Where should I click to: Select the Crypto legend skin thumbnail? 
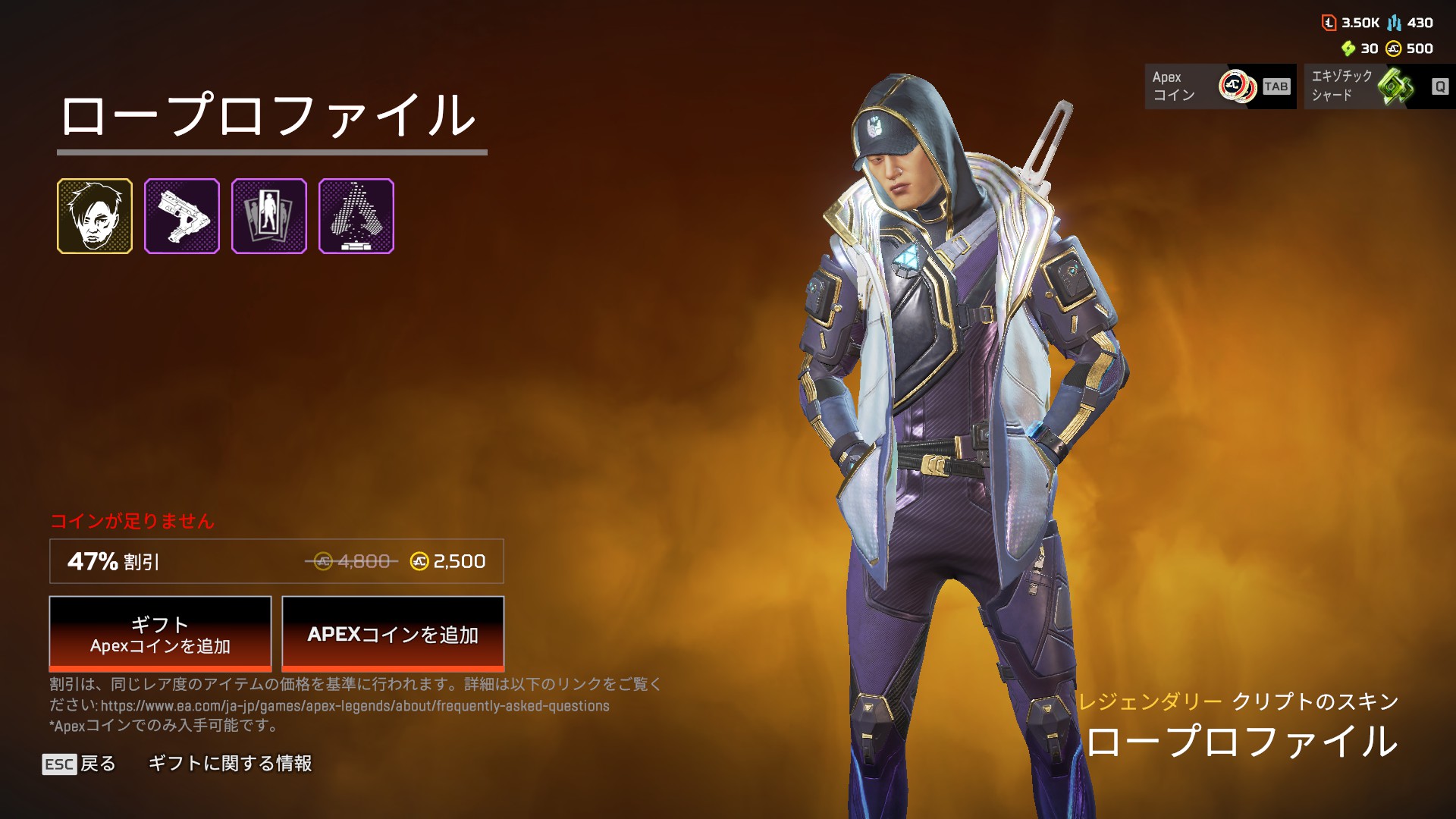95,216
